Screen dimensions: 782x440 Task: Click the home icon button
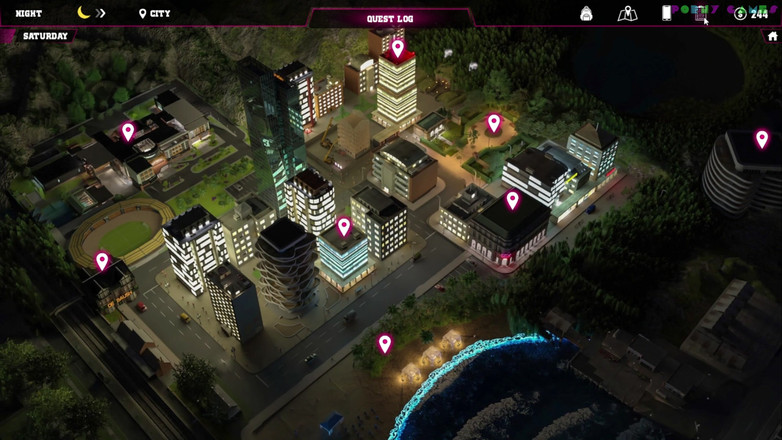(x=772, y=36)
